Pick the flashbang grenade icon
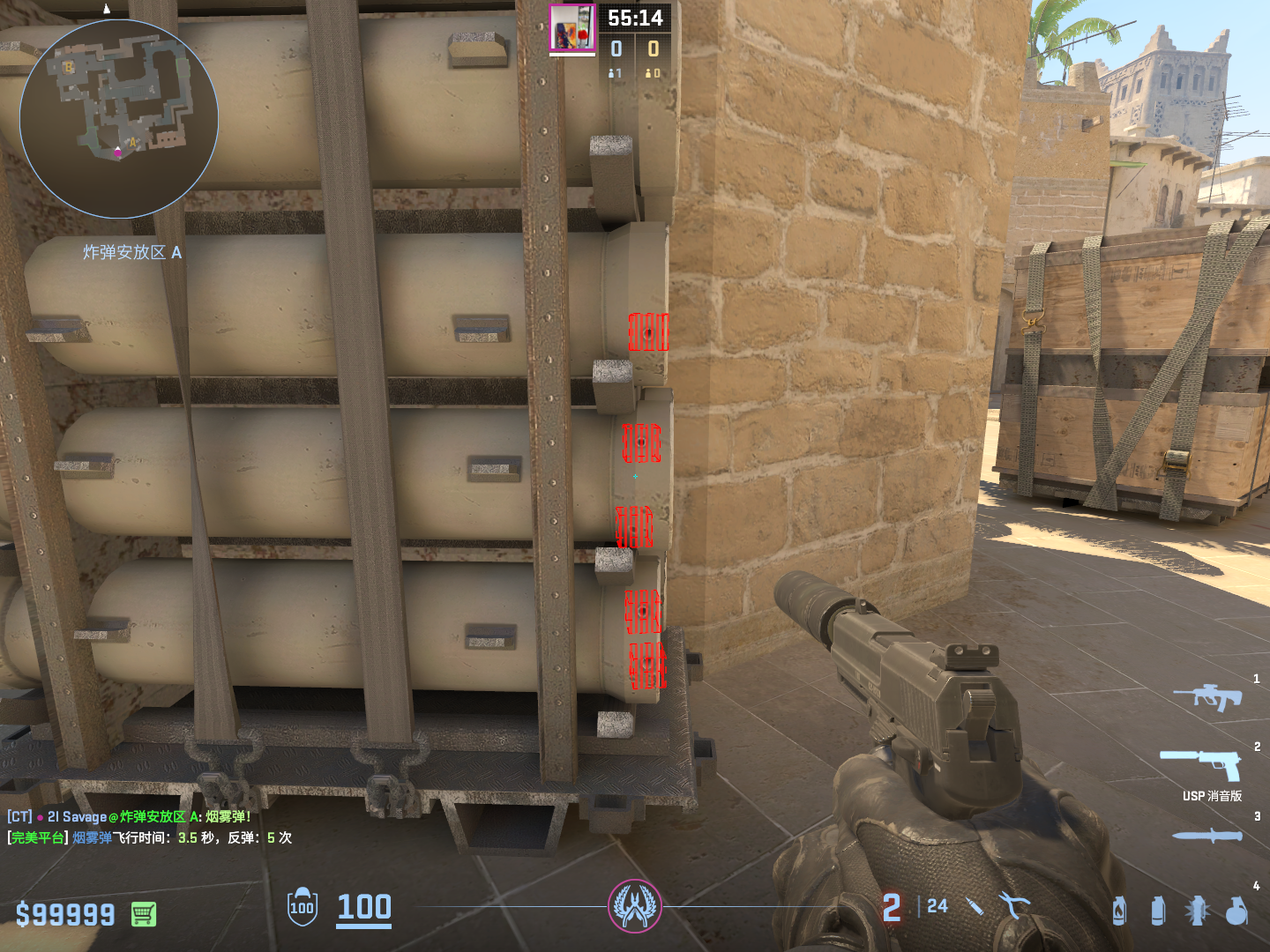1270x952 pixels. tap(1197, 911)
